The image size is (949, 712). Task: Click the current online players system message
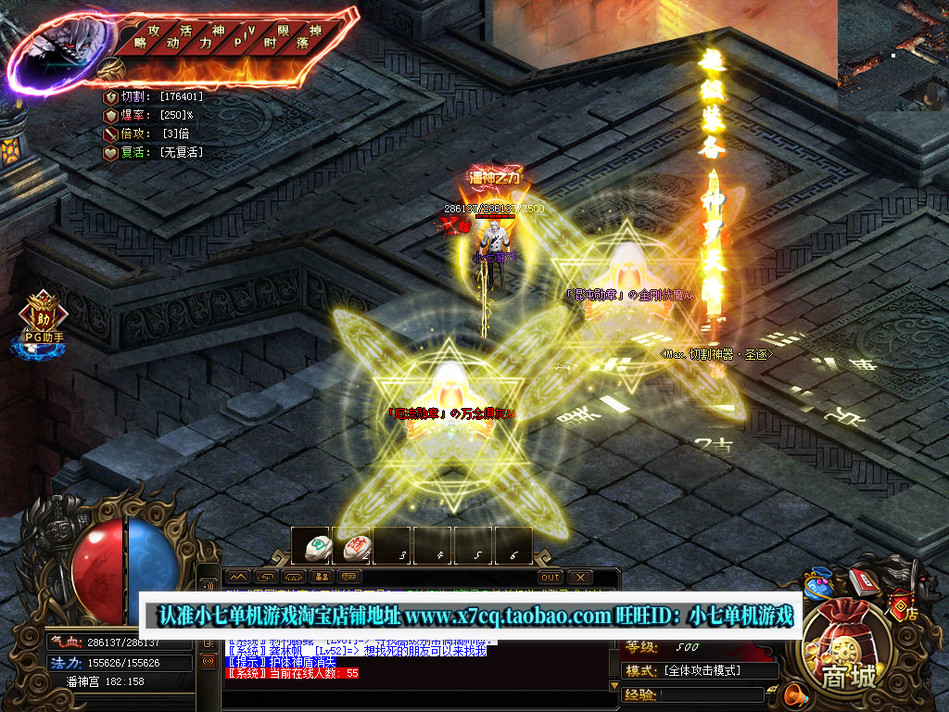tap(294, 673)
